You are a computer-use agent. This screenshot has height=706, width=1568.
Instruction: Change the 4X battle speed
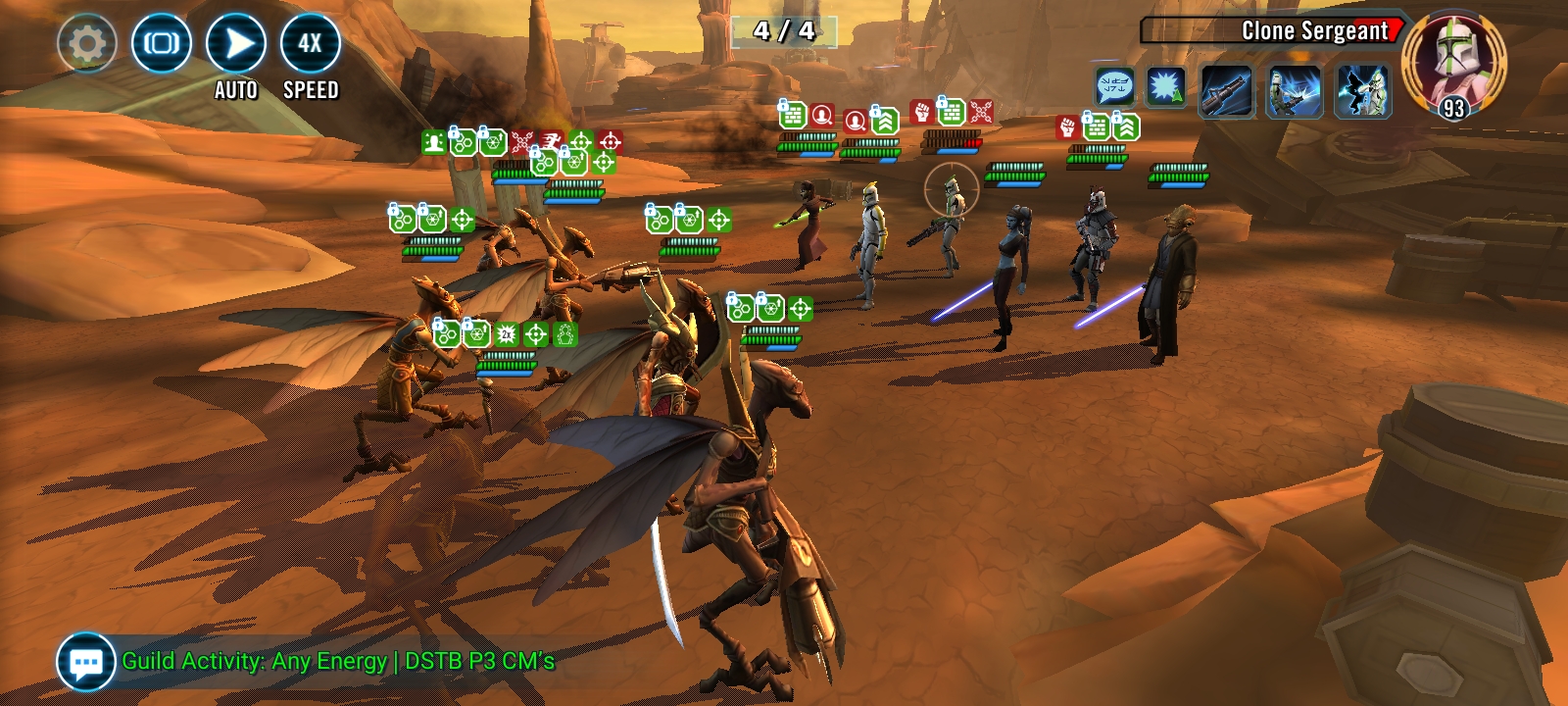click(x=311, y=44)
